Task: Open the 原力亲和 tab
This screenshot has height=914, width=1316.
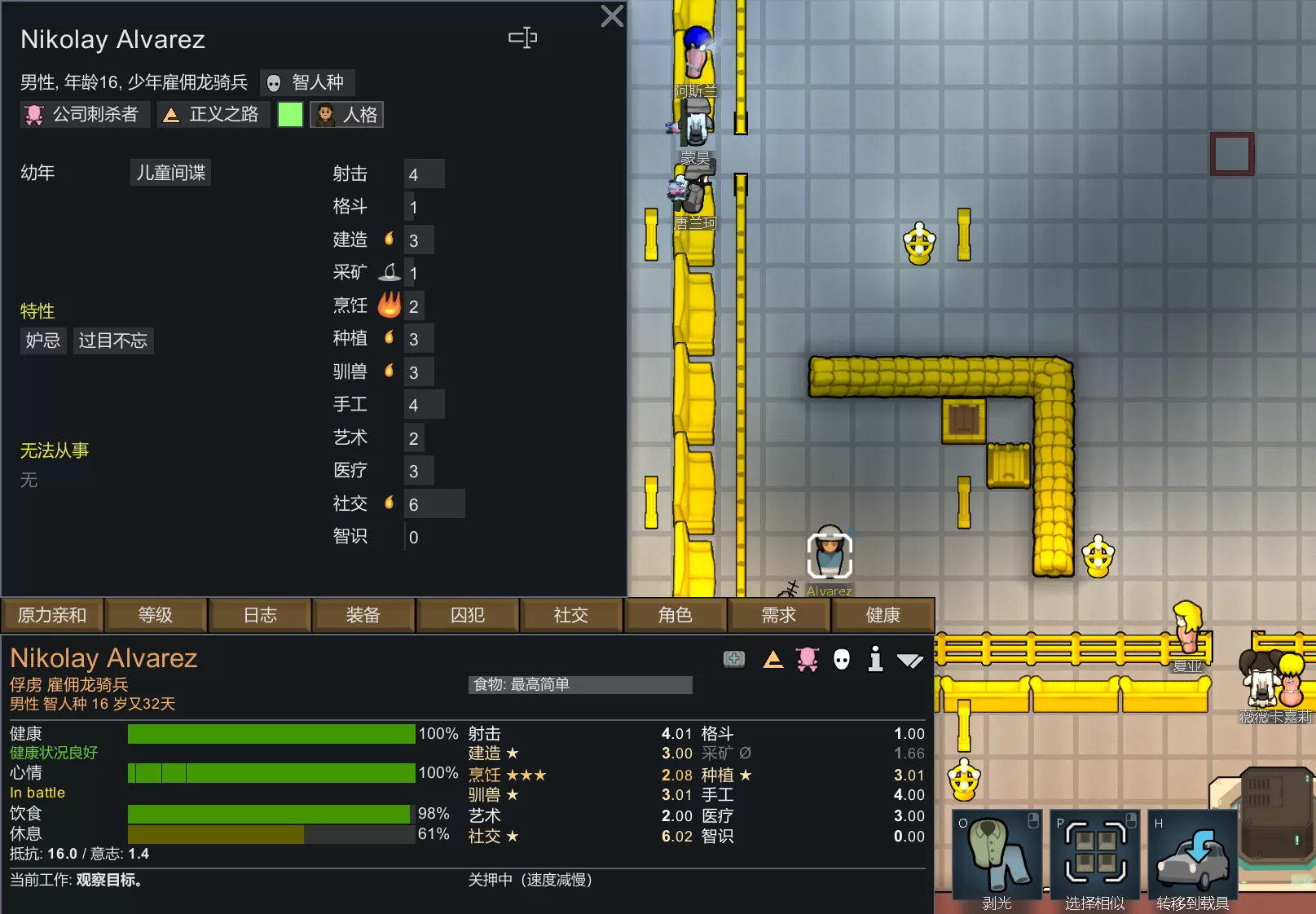Action: point(52,615)
